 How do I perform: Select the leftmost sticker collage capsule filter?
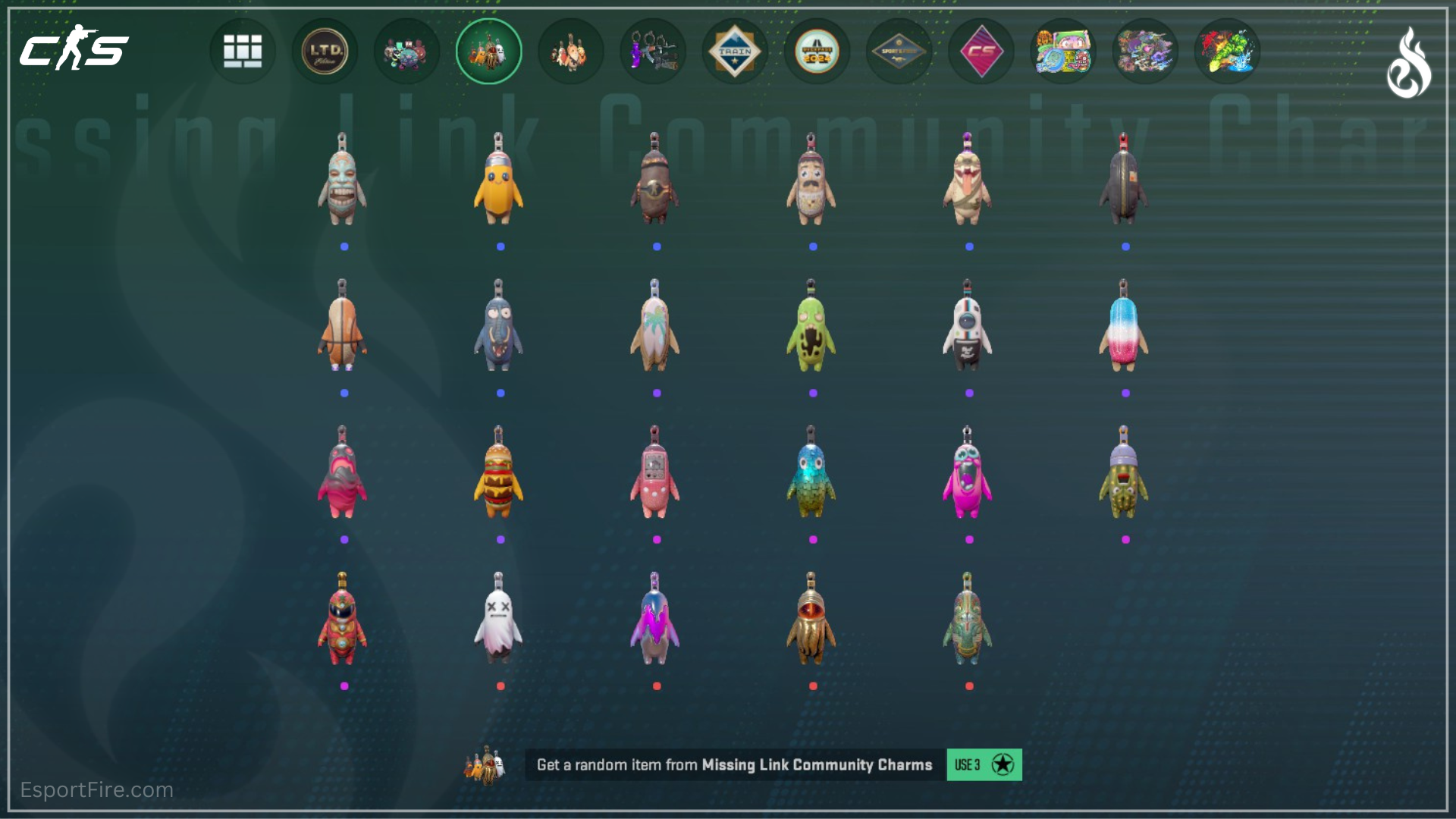click(1063, 50)
